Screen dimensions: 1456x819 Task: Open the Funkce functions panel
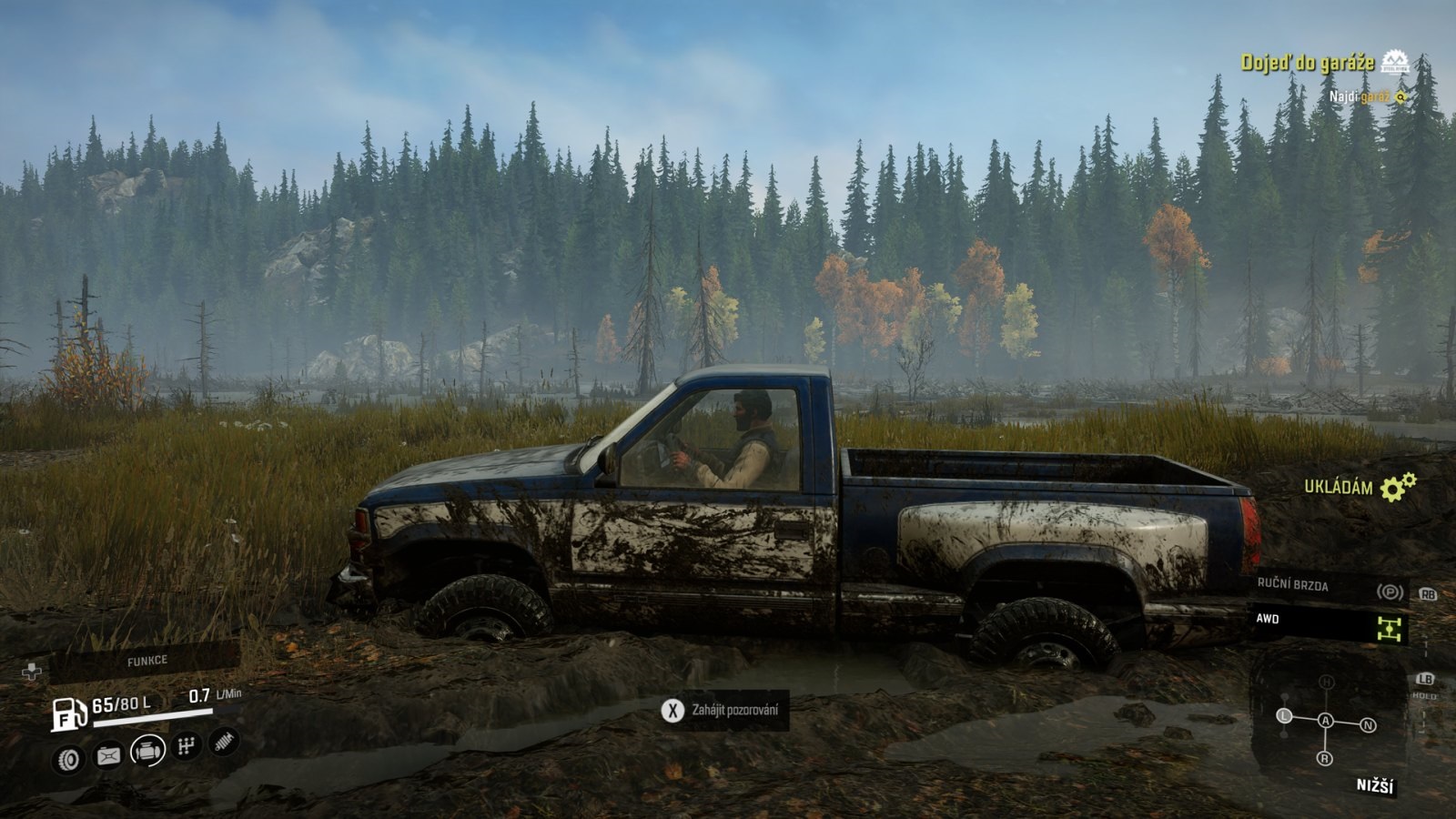pos(147,660)
